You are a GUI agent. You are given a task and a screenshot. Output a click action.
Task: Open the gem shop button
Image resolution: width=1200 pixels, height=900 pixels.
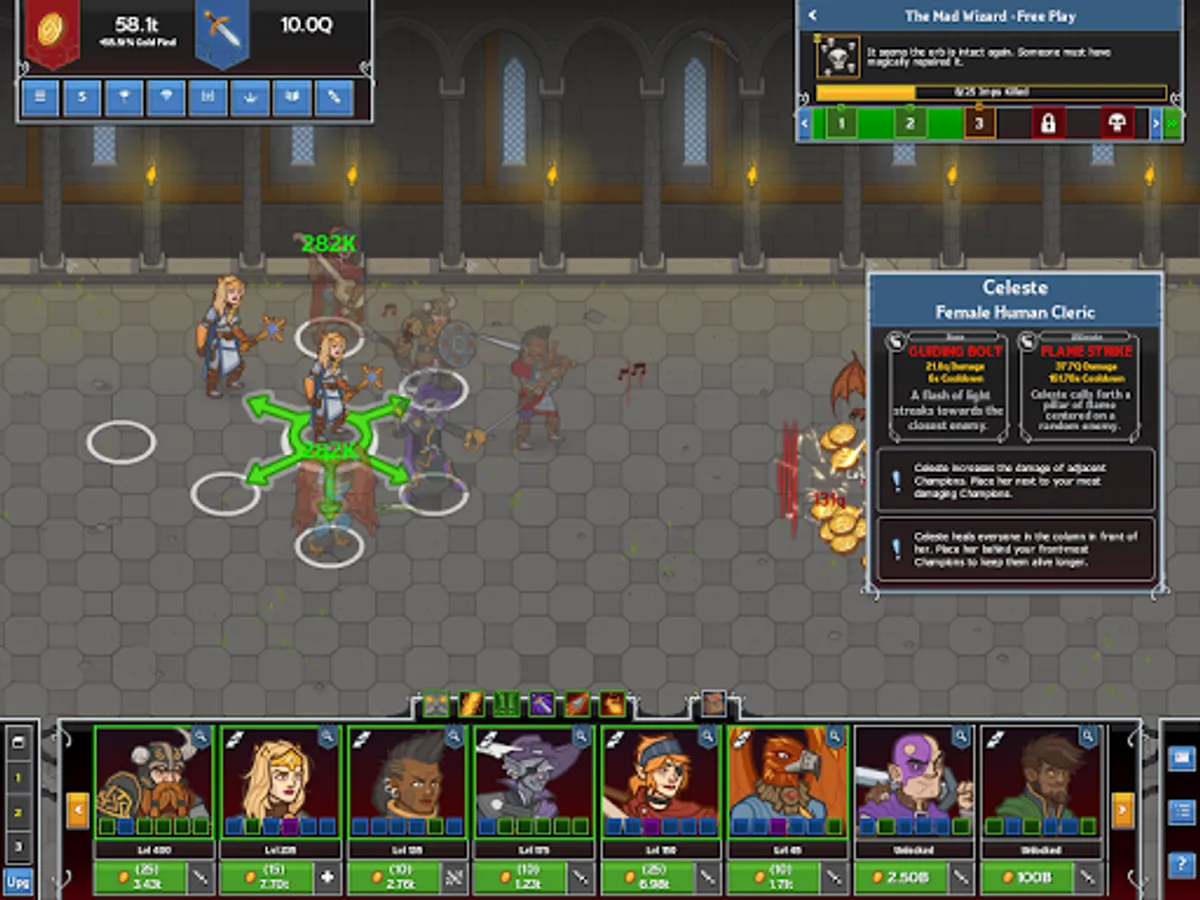click(166, 98)
